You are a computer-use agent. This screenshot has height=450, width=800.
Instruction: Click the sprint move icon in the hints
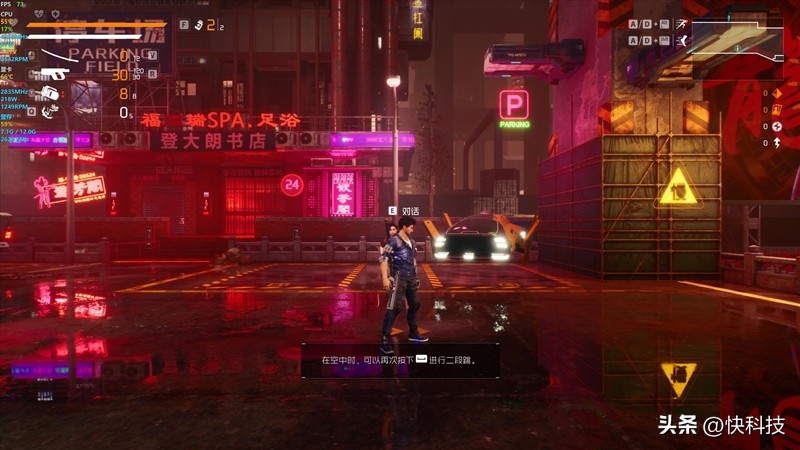[x=681, y=24]
